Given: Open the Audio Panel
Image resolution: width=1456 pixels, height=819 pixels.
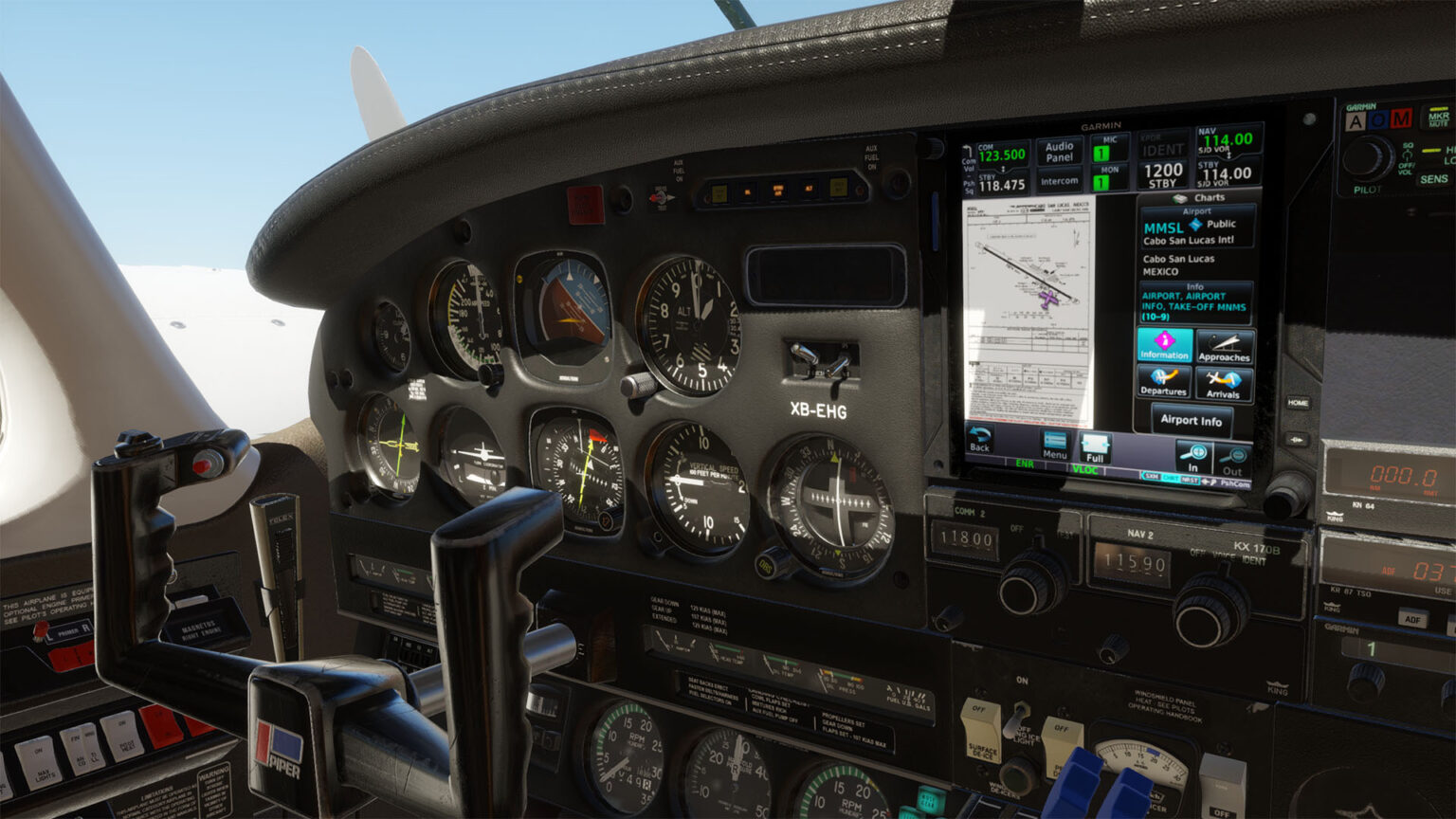Looking at the screenshot, I should point(1061,152).
